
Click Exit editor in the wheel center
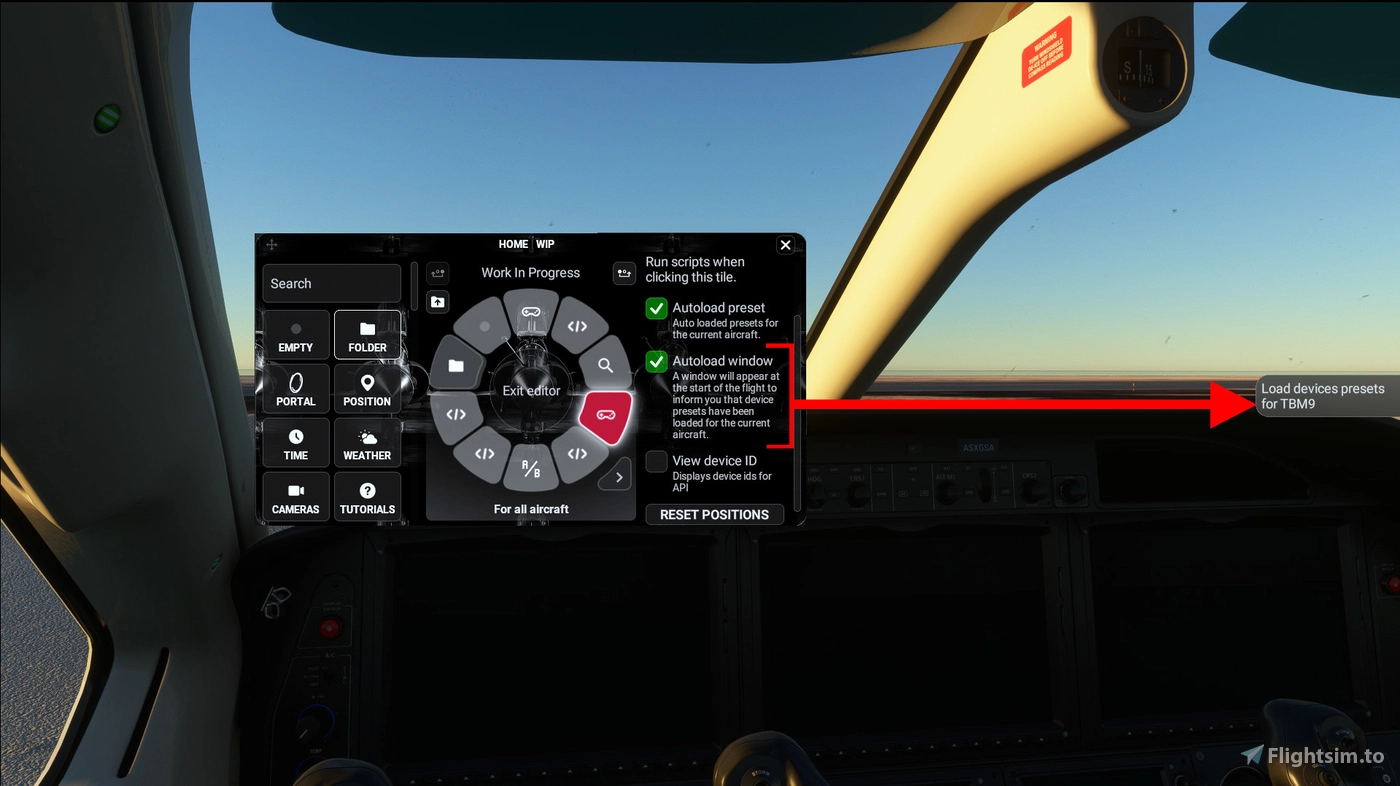pyautogui.click(x=530, y=390)
